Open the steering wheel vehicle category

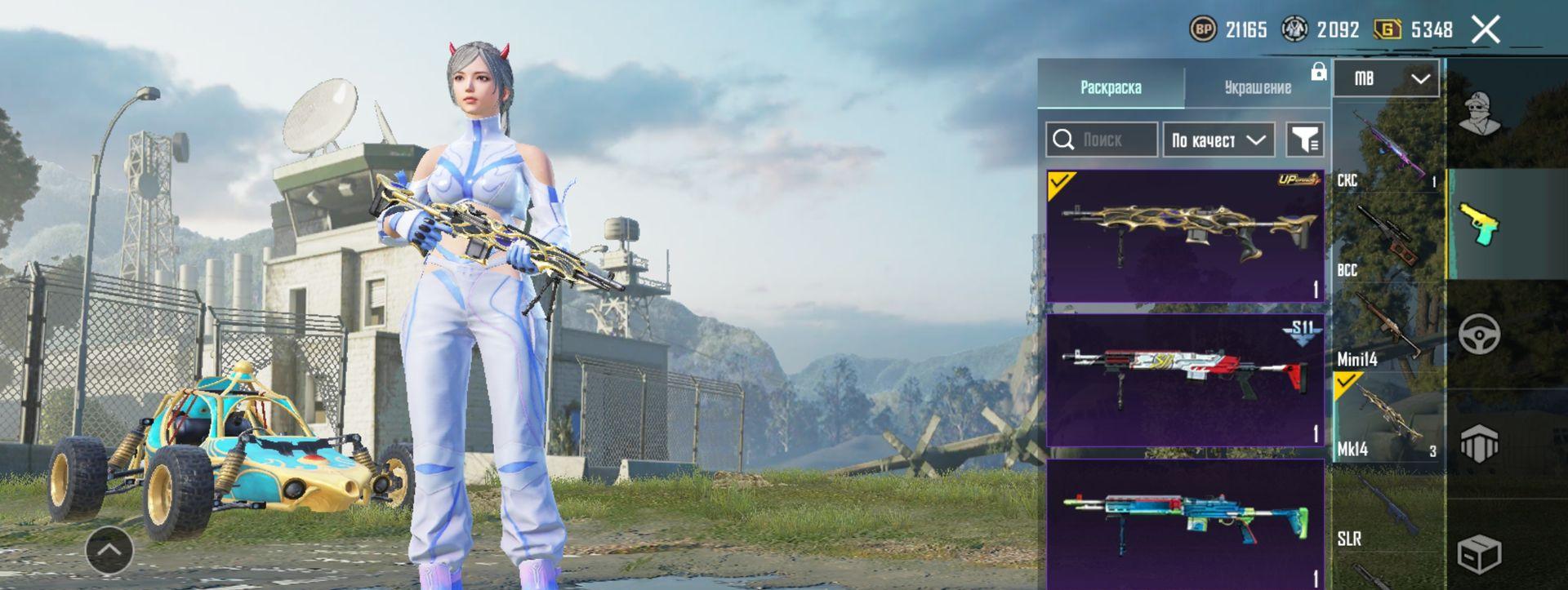pos(1480,335)
